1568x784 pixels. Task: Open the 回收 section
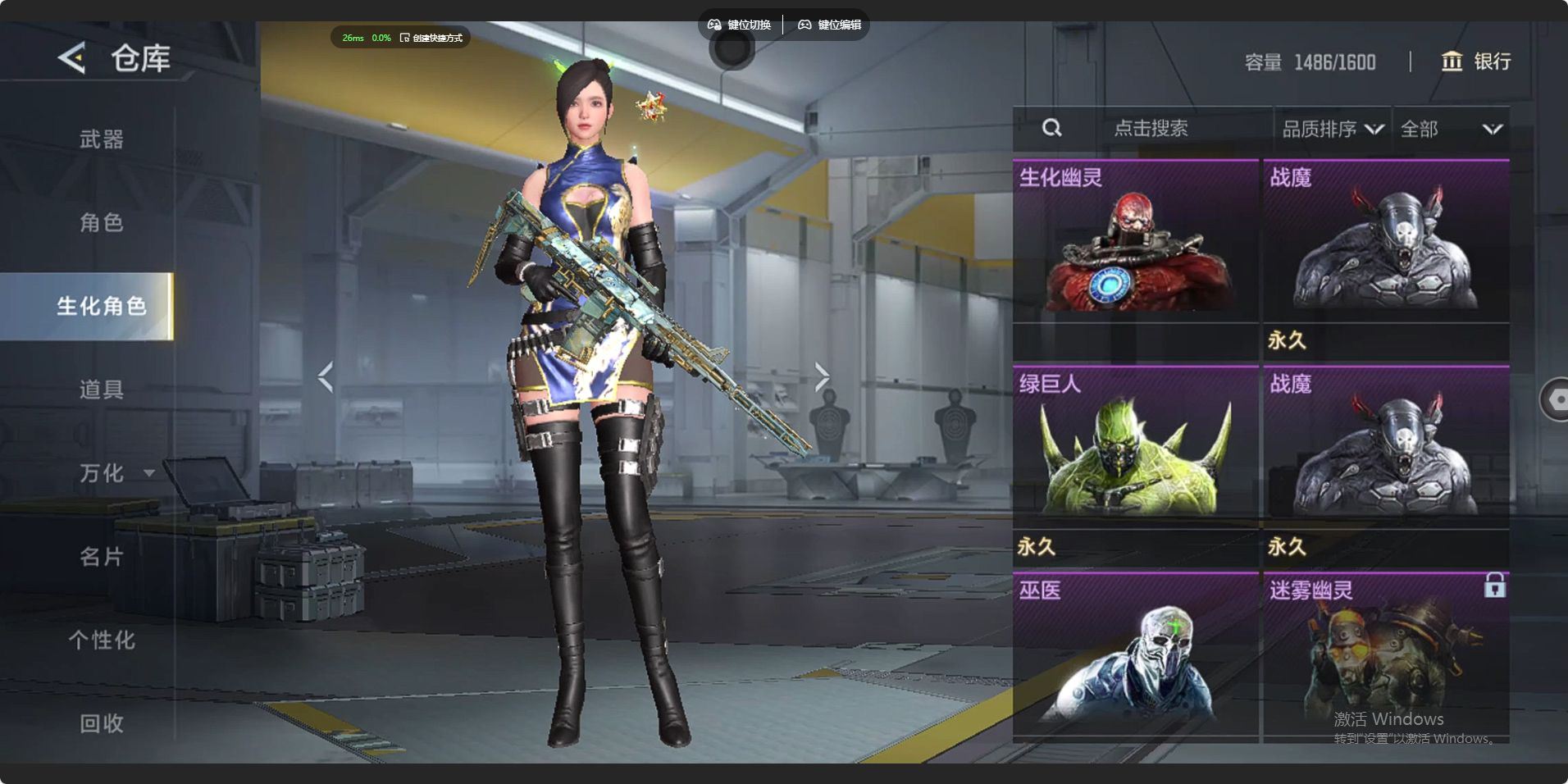coord(101,723)
